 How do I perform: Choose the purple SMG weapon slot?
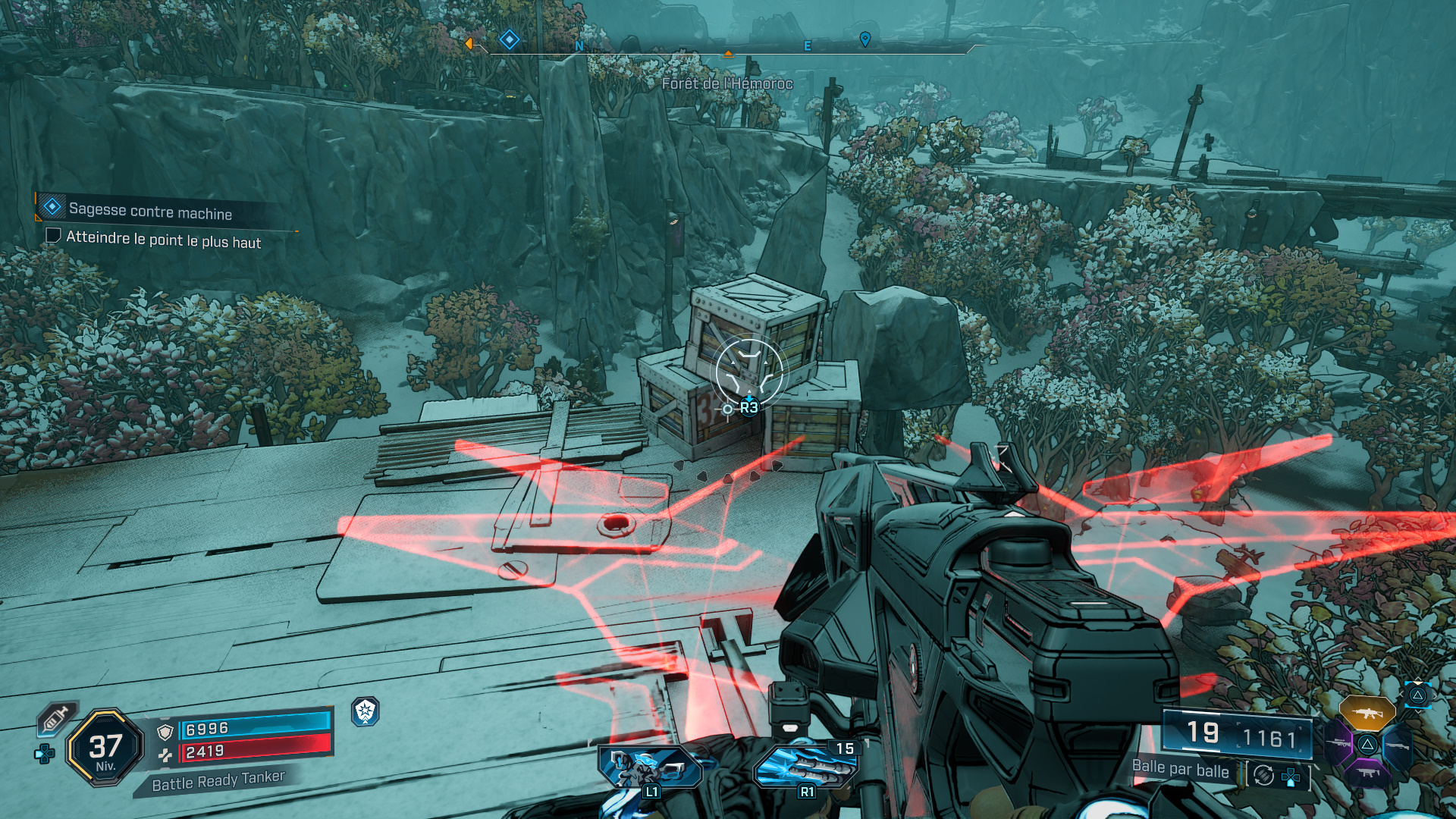point(1367,773)
